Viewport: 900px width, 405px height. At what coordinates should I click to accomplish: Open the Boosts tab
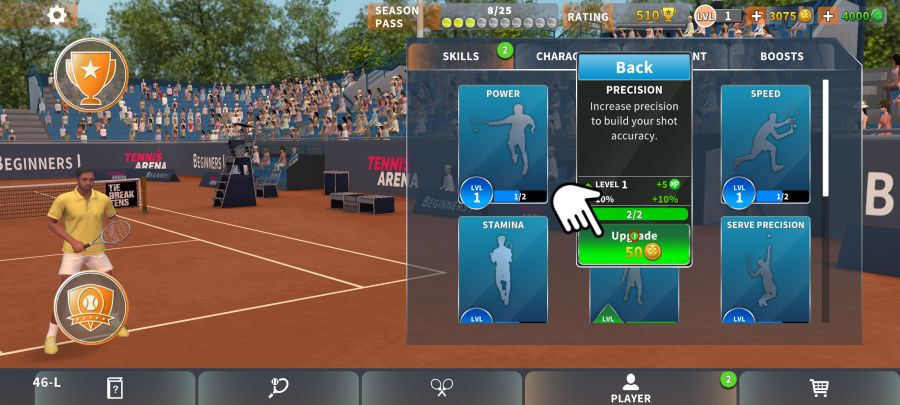click(781, 57)
